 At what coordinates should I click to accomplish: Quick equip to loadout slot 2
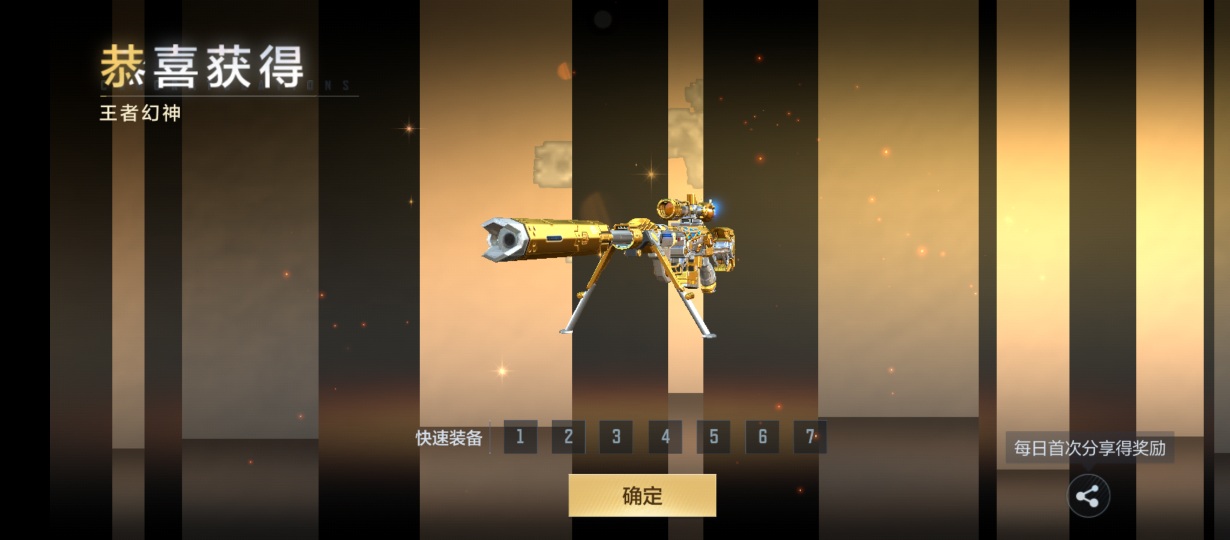(x=568, y=437)
